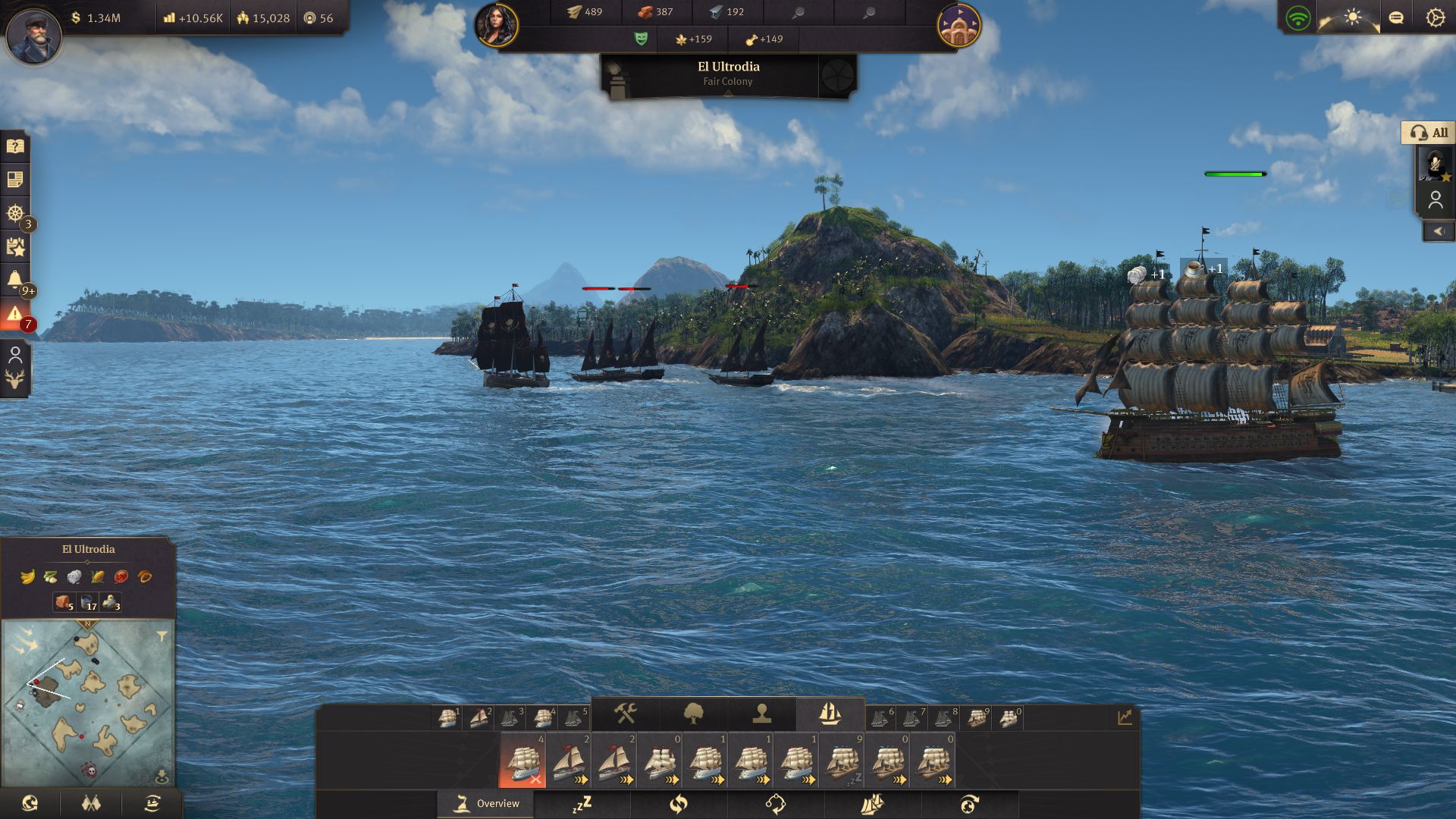Expand the El Ultrodia colony banner wheel

[x=837, y=75]
